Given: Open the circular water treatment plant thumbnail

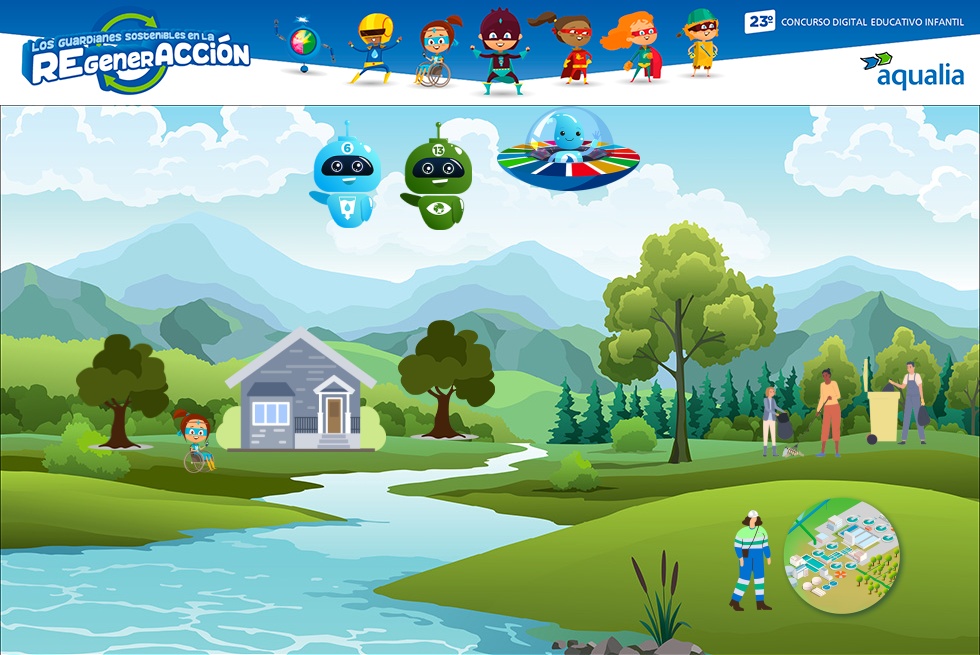Looking at the screenshot, I should 841,555.
